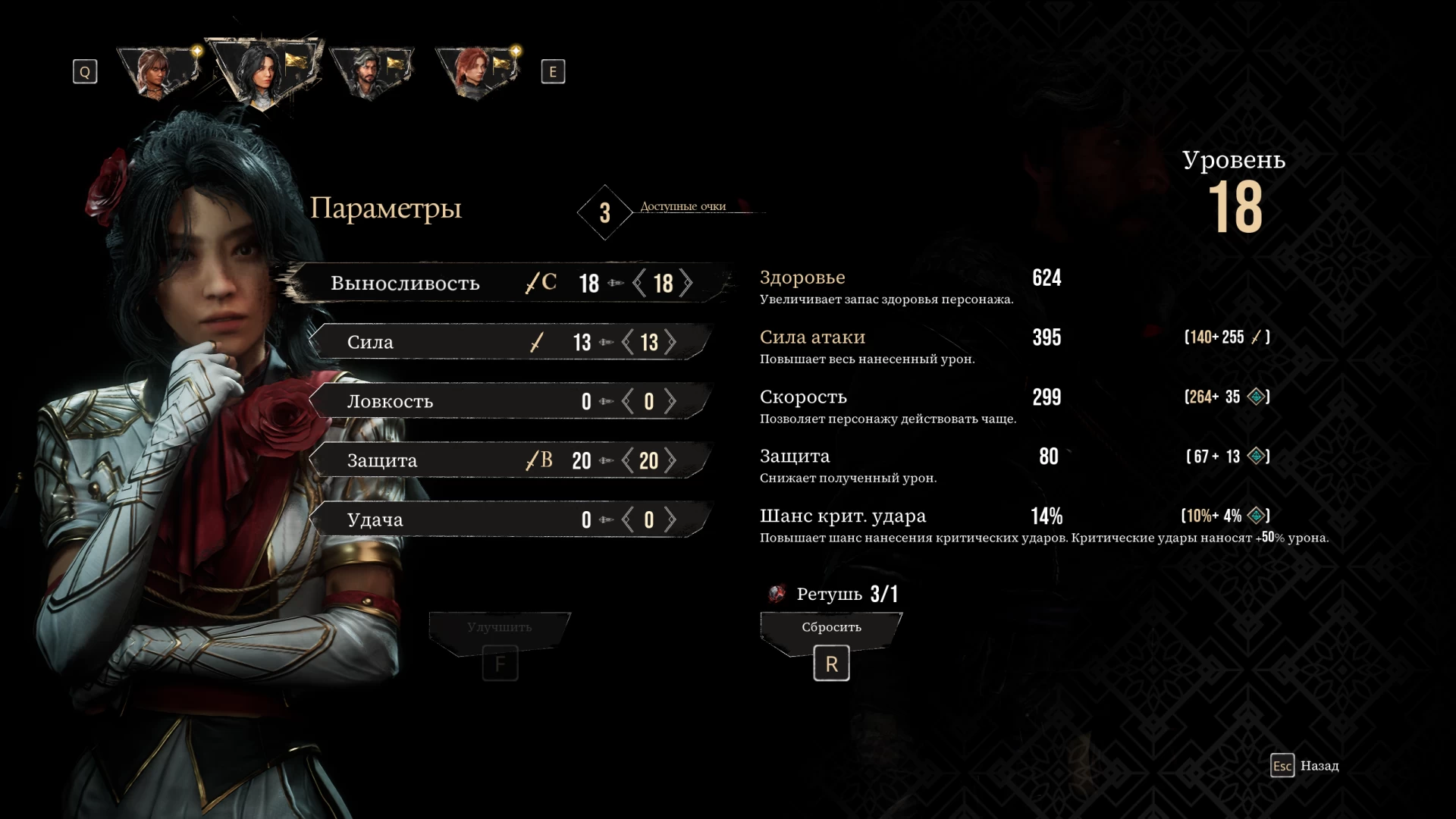Select the Удача attribute row
1456x819 pixels.
(x=455, y=519)
